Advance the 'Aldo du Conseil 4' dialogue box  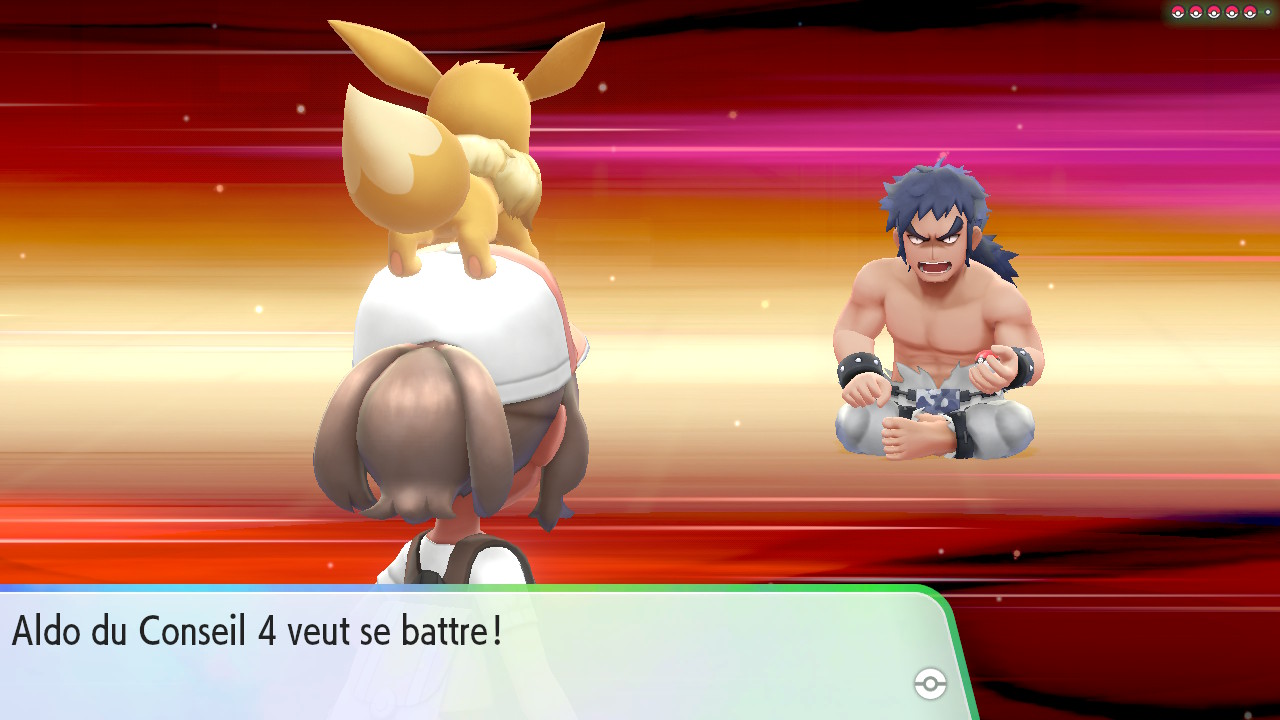tap(470, 652)
